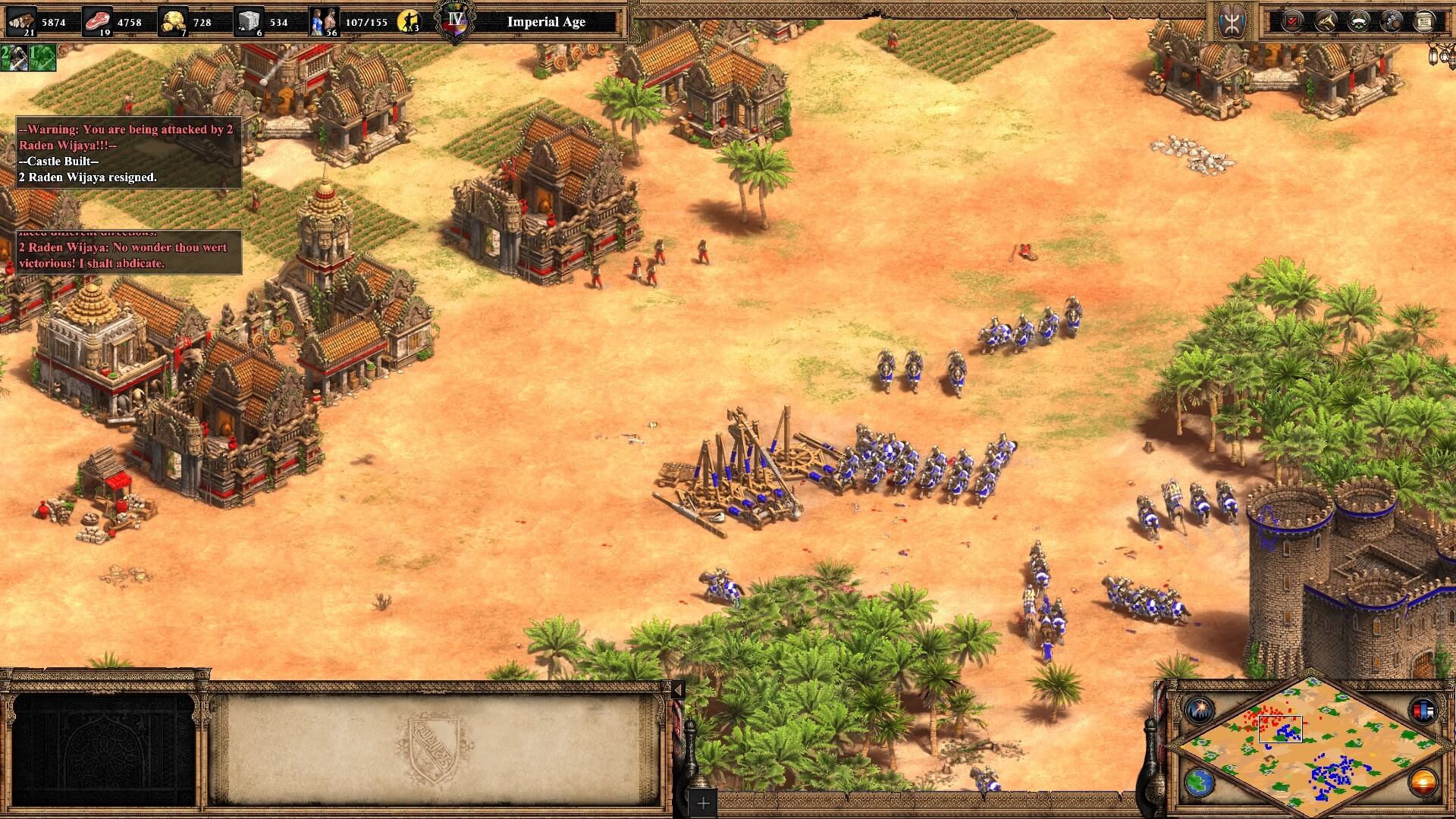Click the stone resource icon
The height and width of the screenshot is (819, 1456).
[x=249, y=21]
